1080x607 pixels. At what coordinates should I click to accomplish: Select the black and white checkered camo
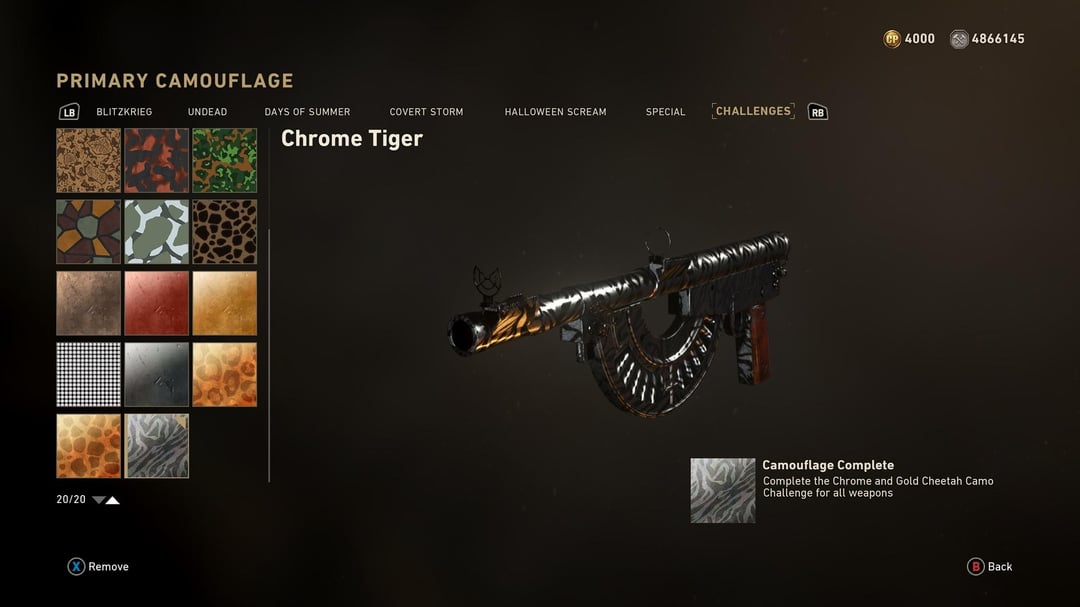pos(89,375)
